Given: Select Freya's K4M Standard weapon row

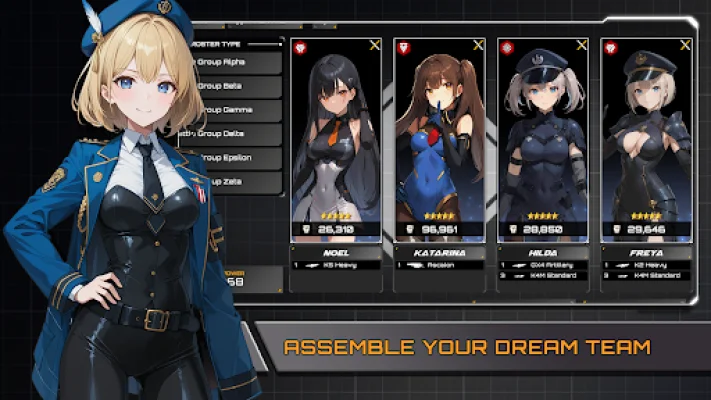Looking at the screenshot, I should (646, 273).
